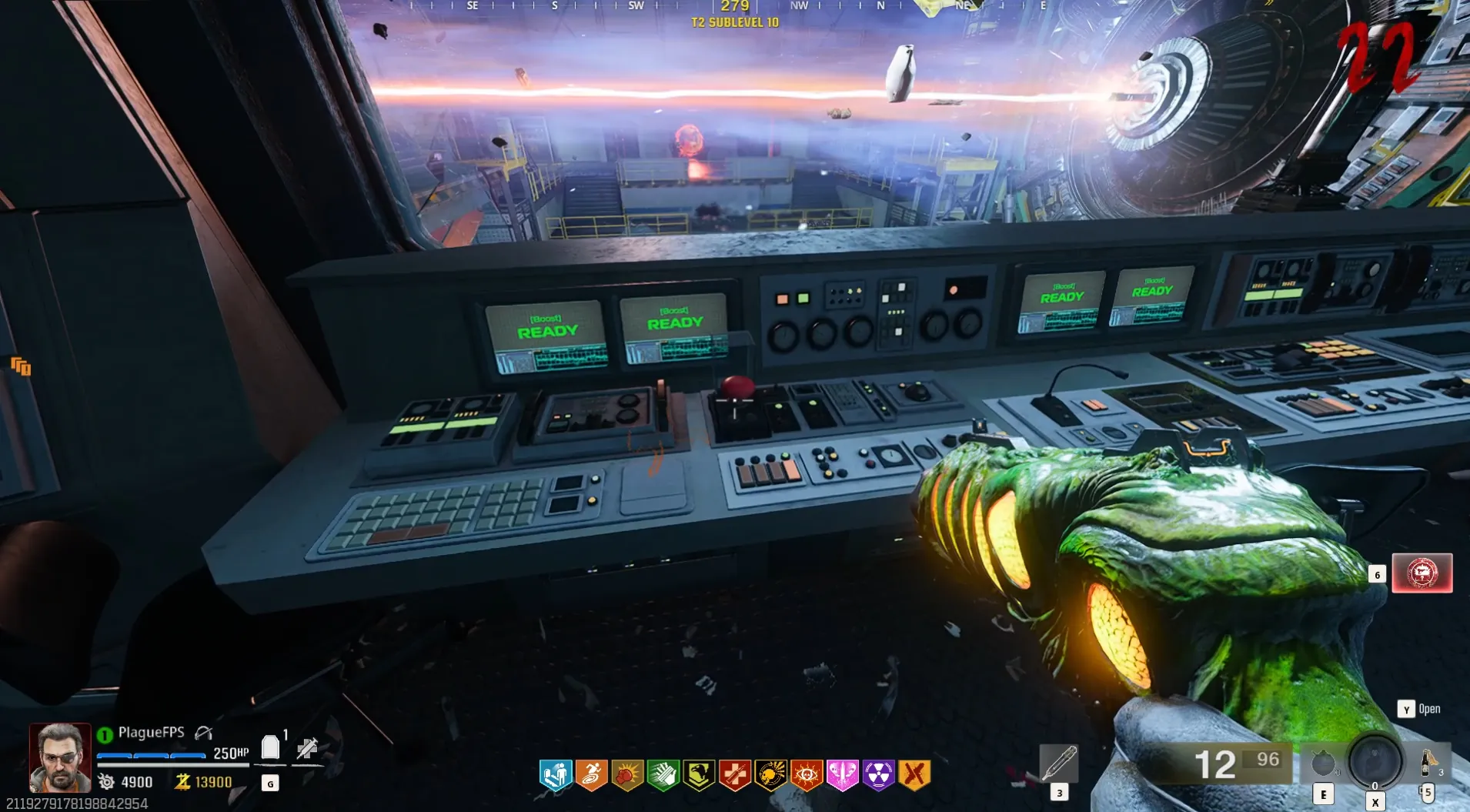Activate the circular field upgrade icon
Viewport: 1470px width, 812px height.
pos(1375,761)
